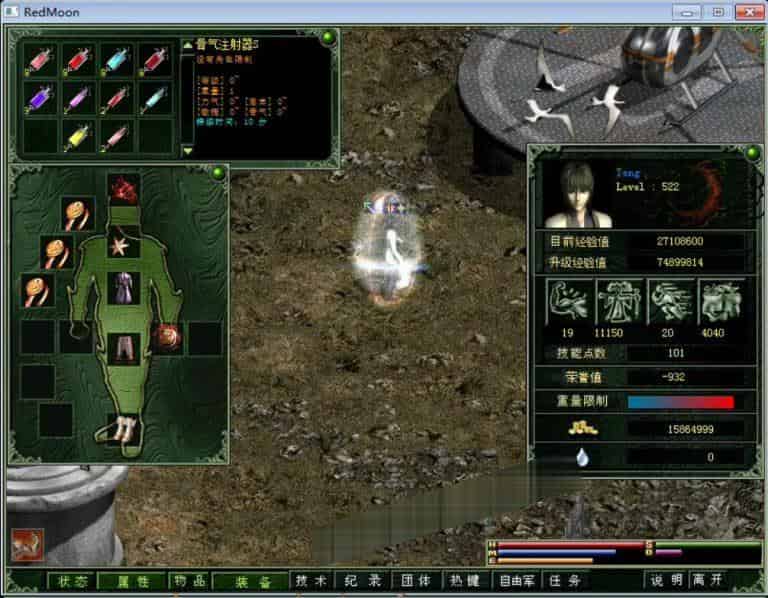This screenshot has width=768, height=598.
Task: Open the 状态 status menu
Action: (72, 580)
